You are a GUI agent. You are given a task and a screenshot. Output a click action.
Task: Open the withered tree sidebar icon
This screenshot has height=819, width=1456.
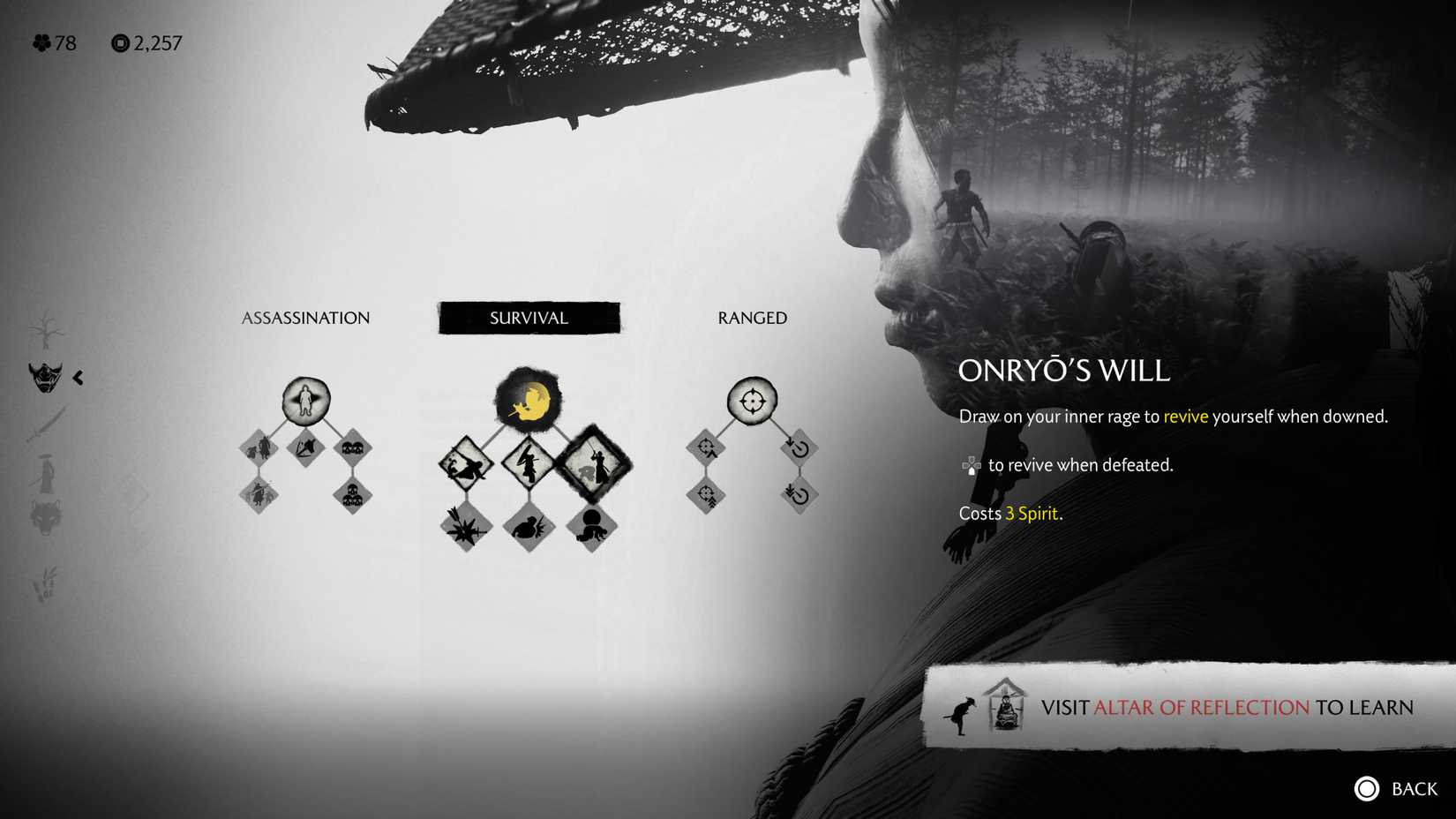tap(49, 327)
